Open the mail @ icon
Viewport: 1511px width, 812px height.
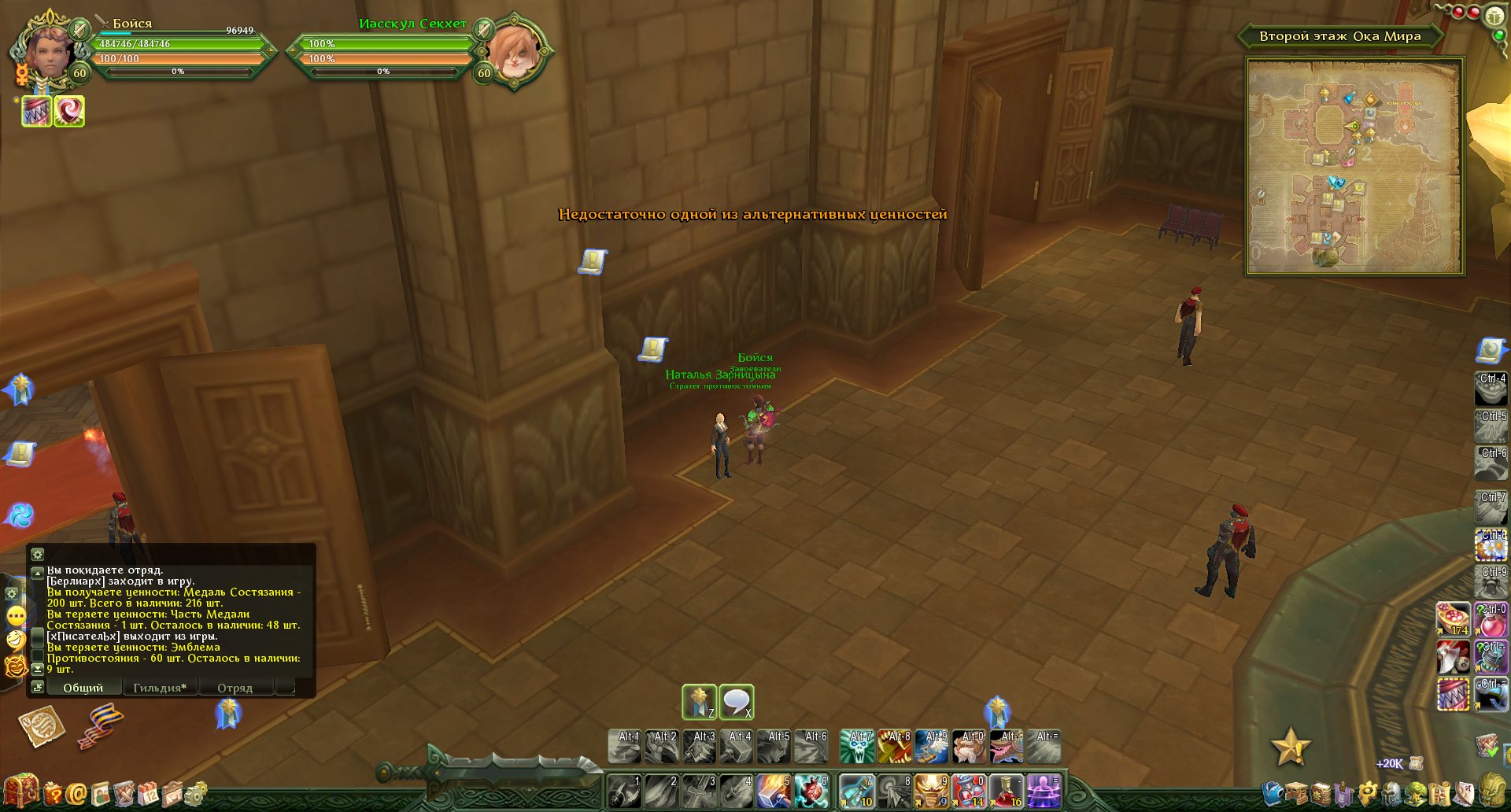click(x=76, y=794)
